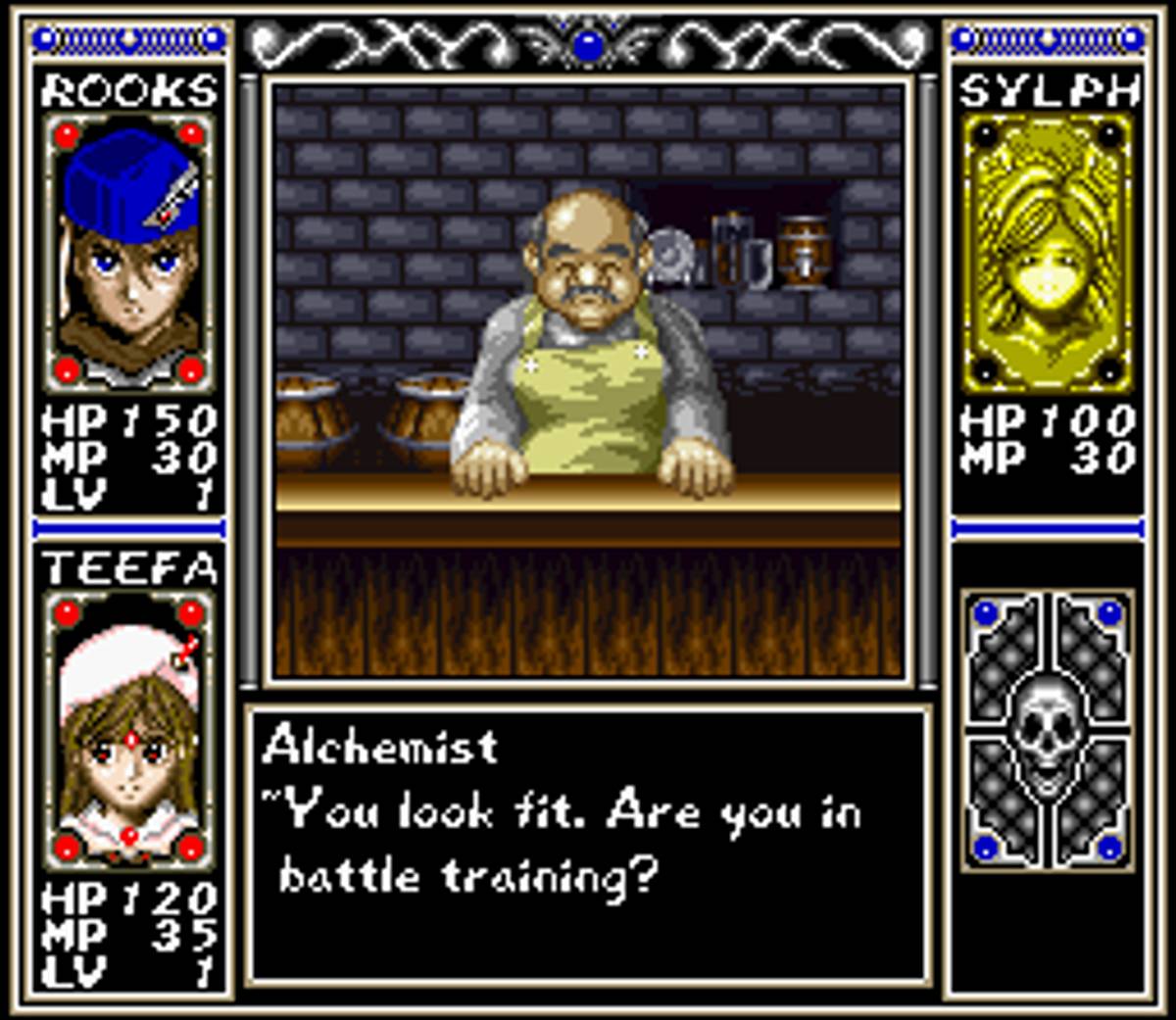Image resolution: width=1176 pixels, height=1020 pixels.
Task: Advance the Alchemist dialogue box
Action: click(x=586, y=845)
